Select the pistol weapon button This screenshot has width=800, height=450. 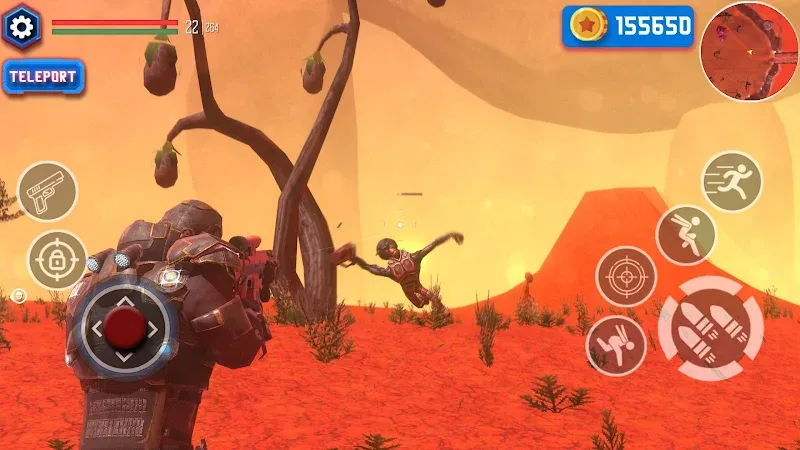point(47,191)
